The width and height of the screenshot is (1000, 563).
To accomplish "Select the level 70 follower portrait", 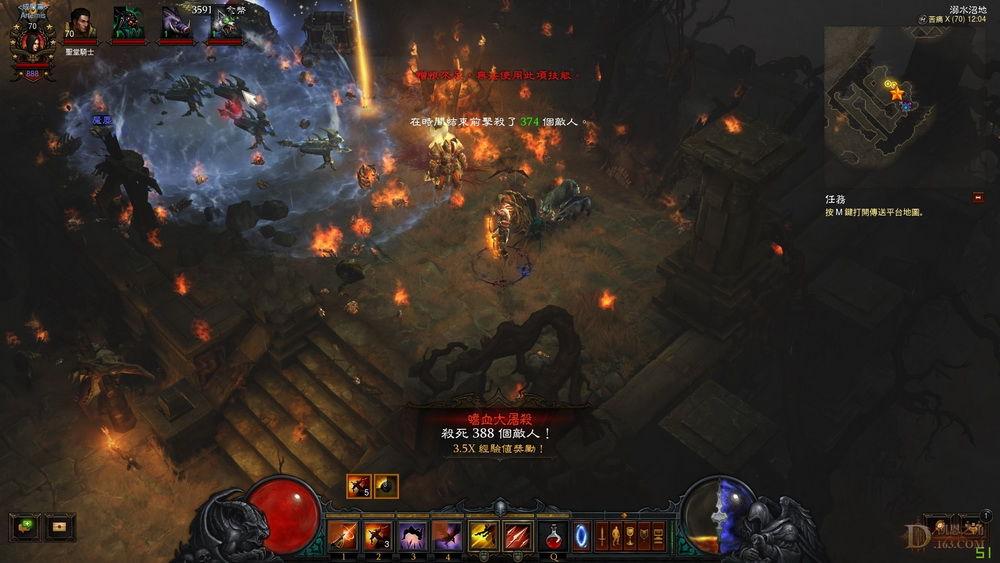I will click(x=80, y=24).
